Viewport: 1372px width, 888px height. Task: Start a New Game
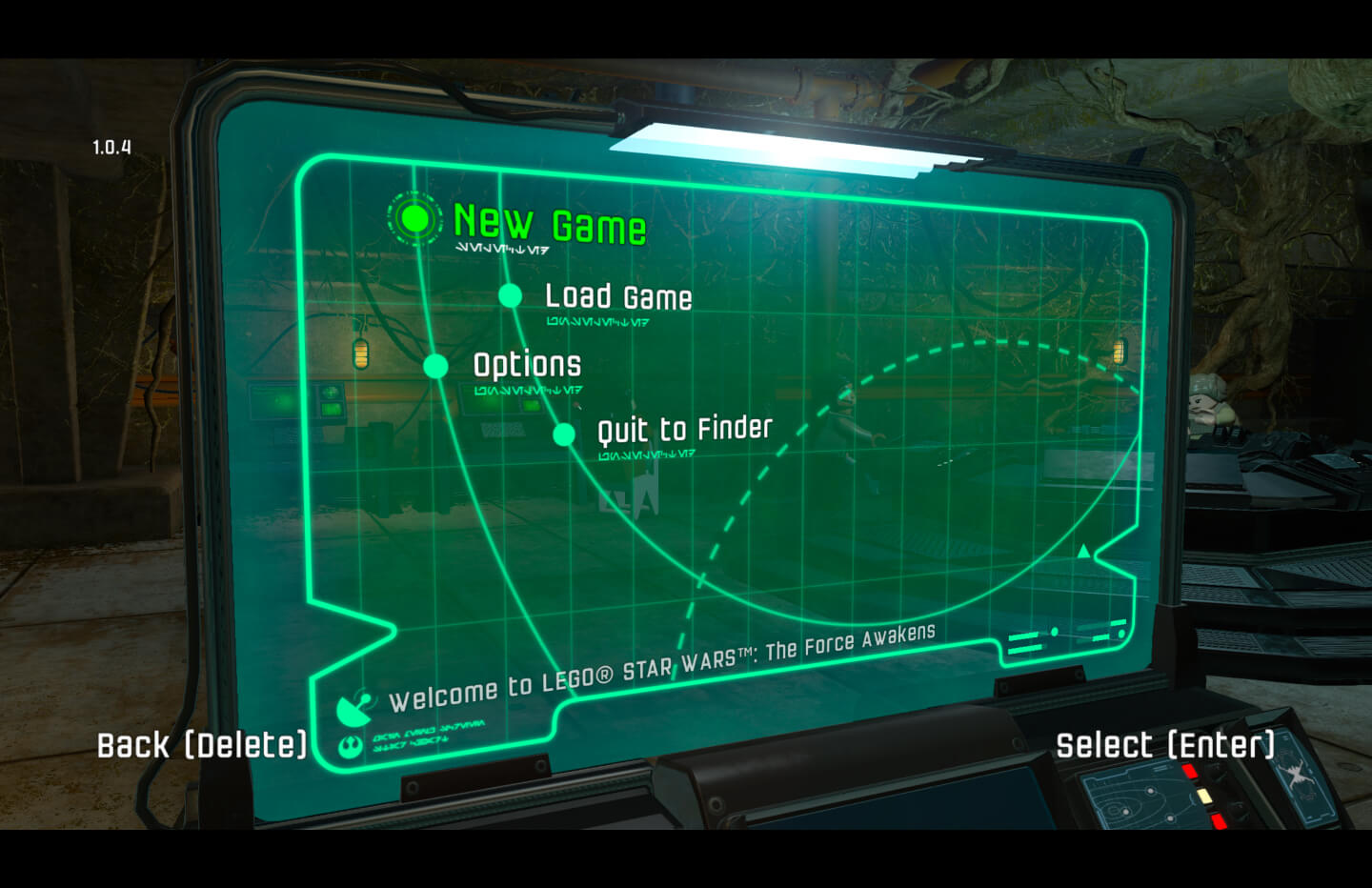pyautogui.click(x=549, y=224)
